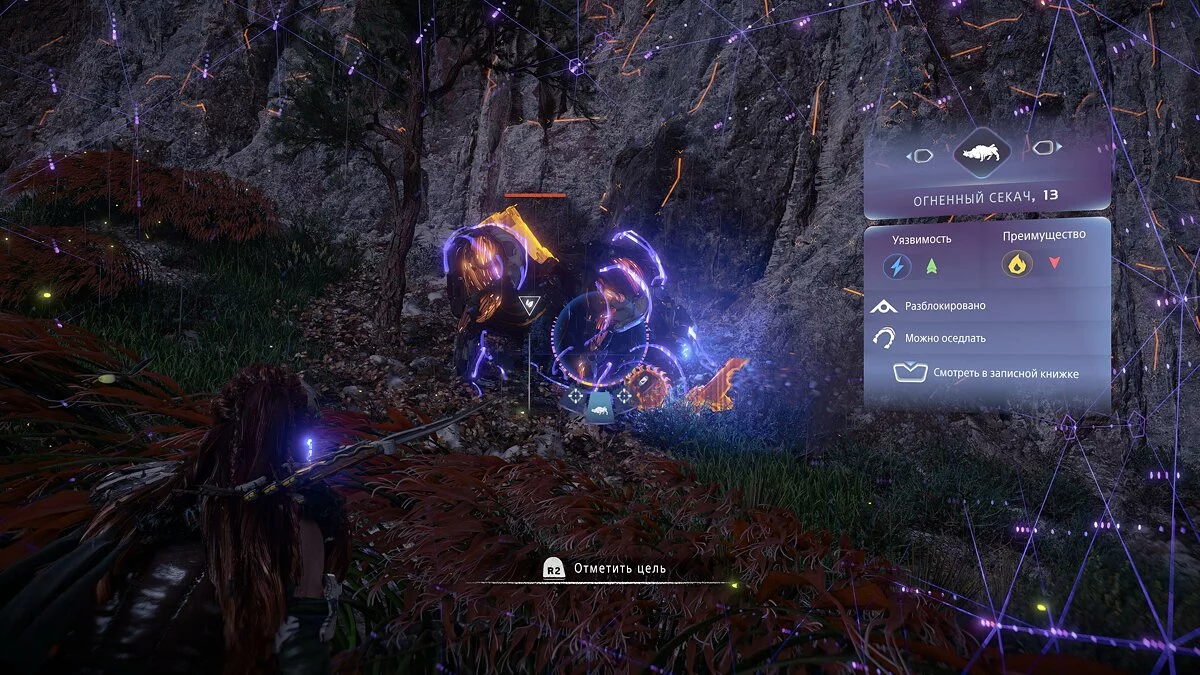Click the green up-arrow weakness indicator
Viewport: 1200px width, 675px height.
(x=932, y=266)
